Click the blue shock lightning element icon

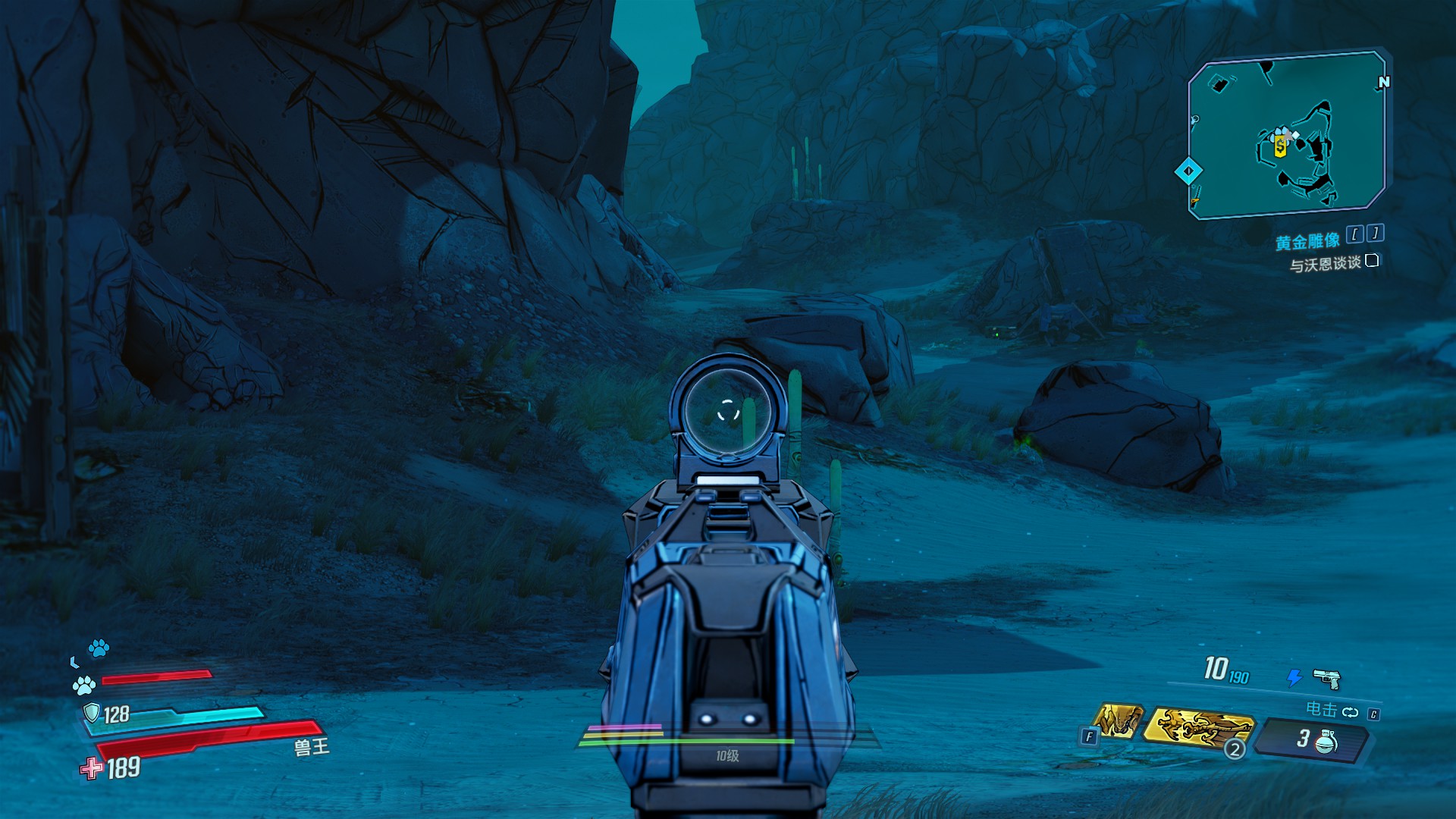tap(1294, 677)
